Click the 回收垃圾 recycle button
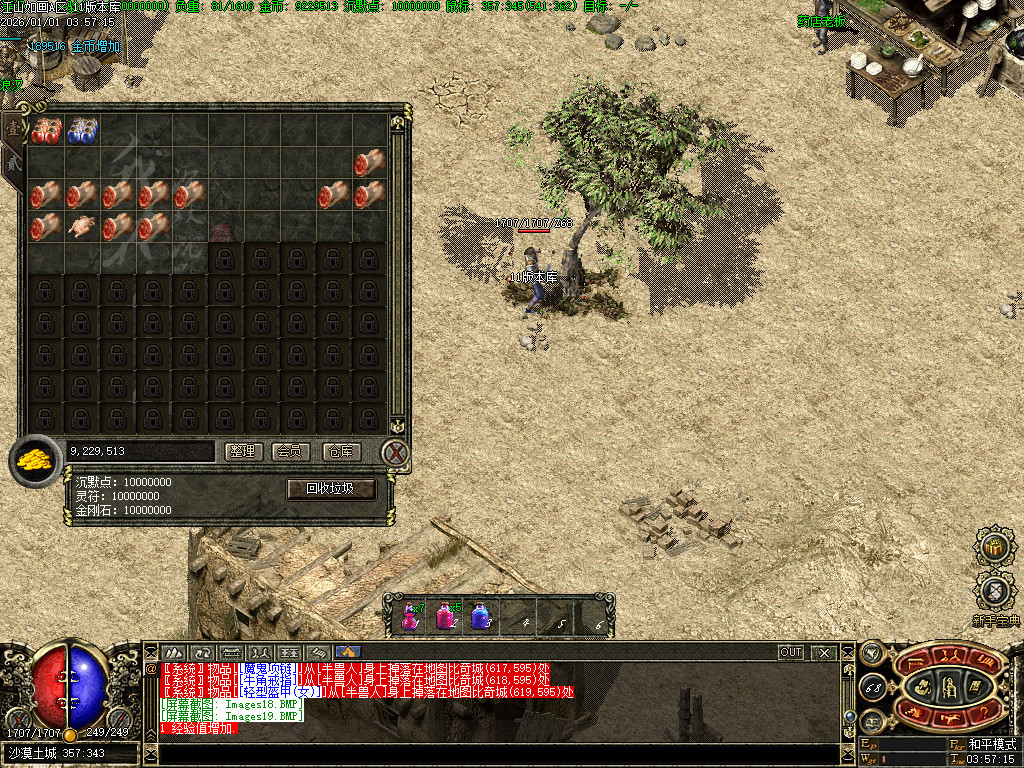This screenshot has width=1024, height=768. pos(332,489)
